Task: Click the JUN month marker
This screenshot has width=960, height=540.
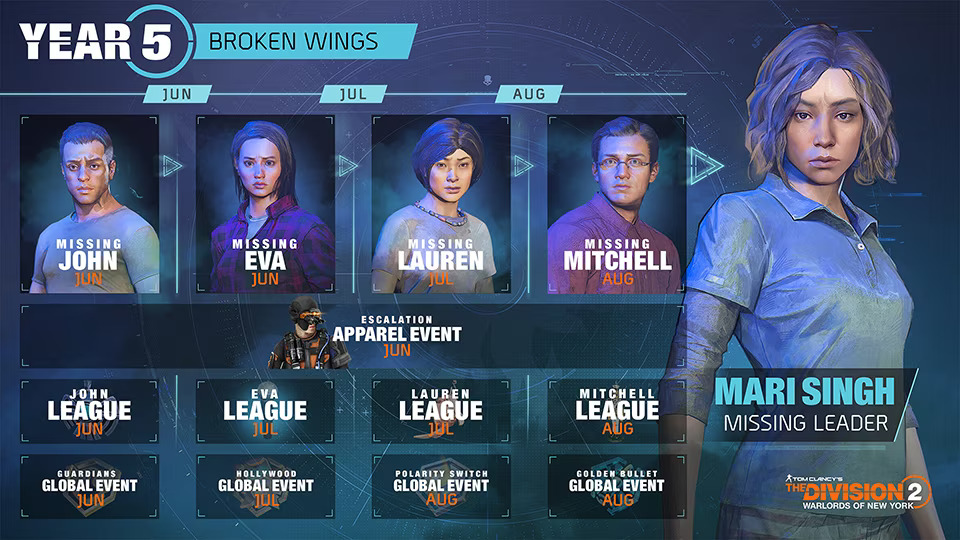Action: tap(178, 93)
